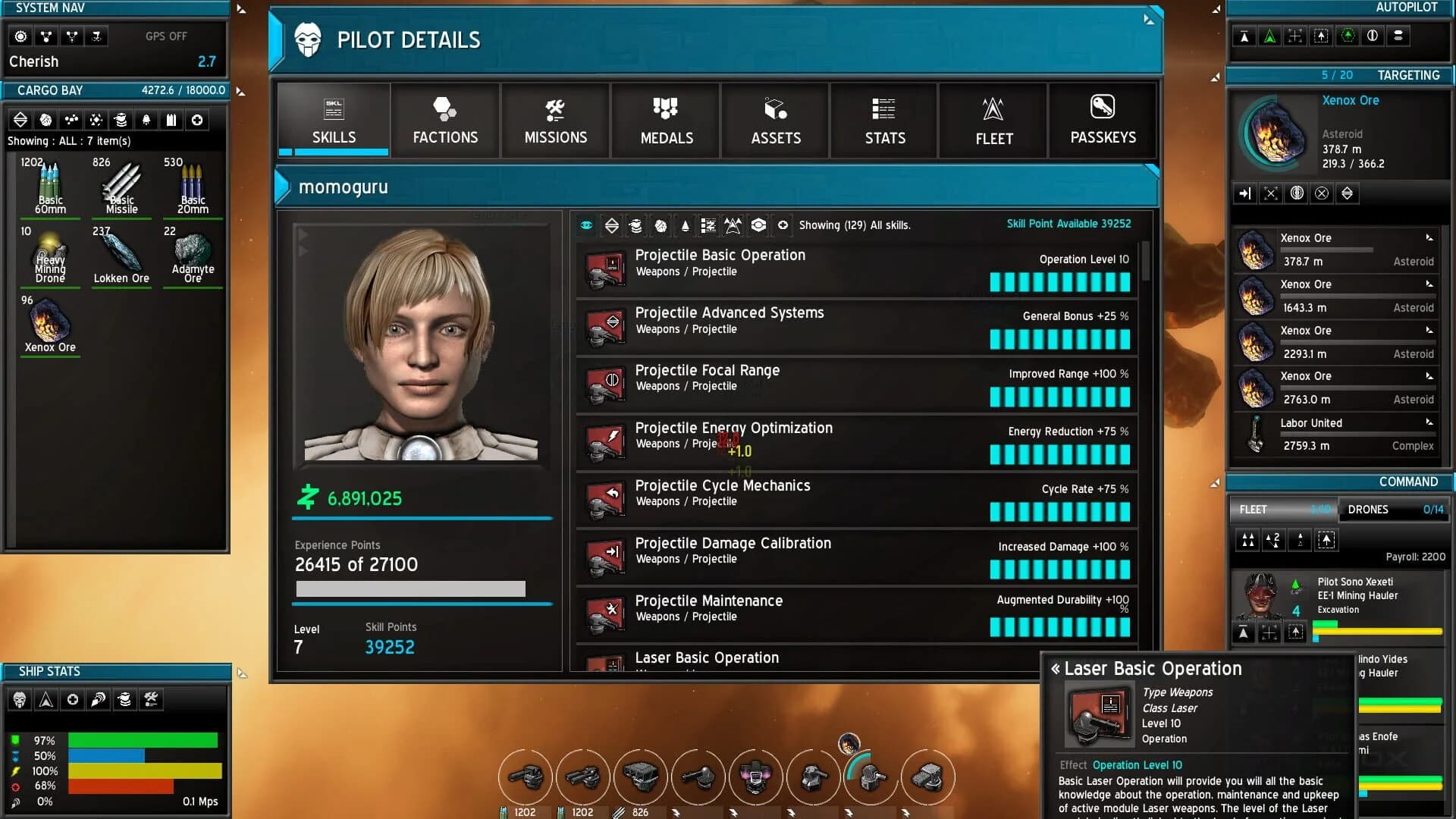Switch to the MEDALS tab

tap(665, 121)
